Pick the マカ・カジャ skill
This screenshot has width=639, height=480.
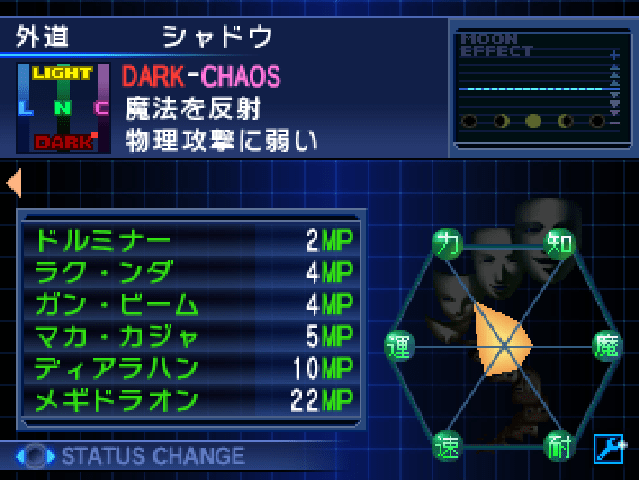tap(190, 336)
